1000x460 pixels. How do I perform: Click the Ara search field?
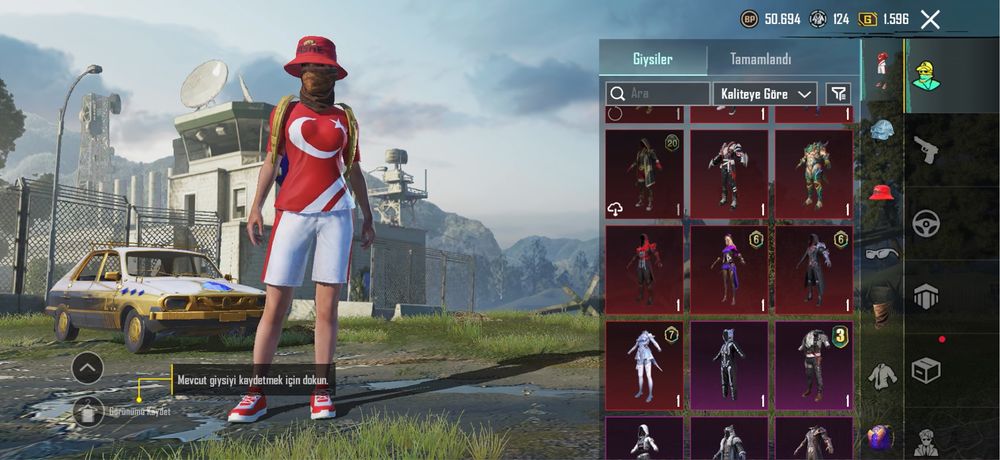tap(658, 94)
